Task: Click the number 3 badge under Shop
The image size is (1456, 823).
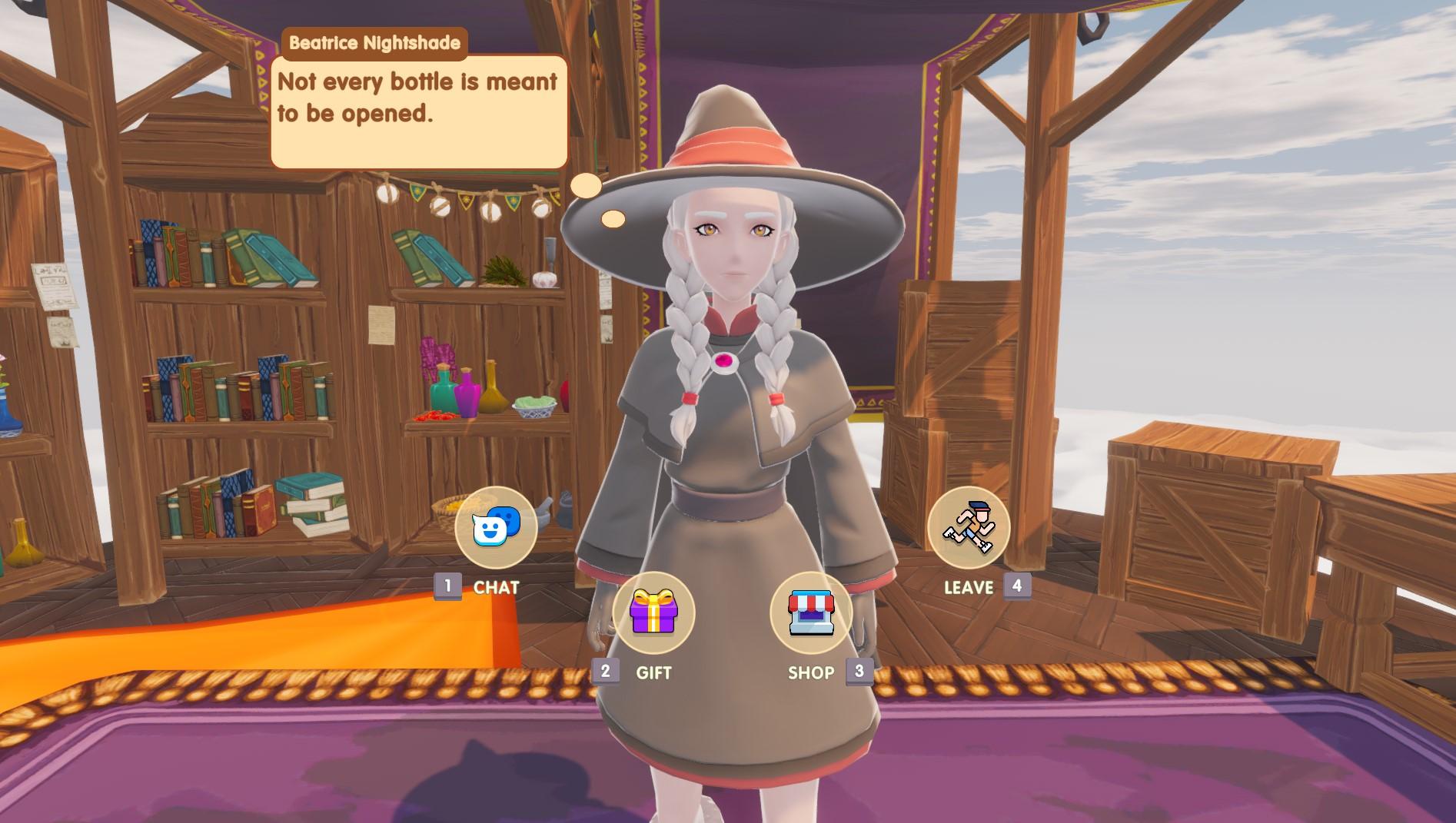Action: point(860,672)
